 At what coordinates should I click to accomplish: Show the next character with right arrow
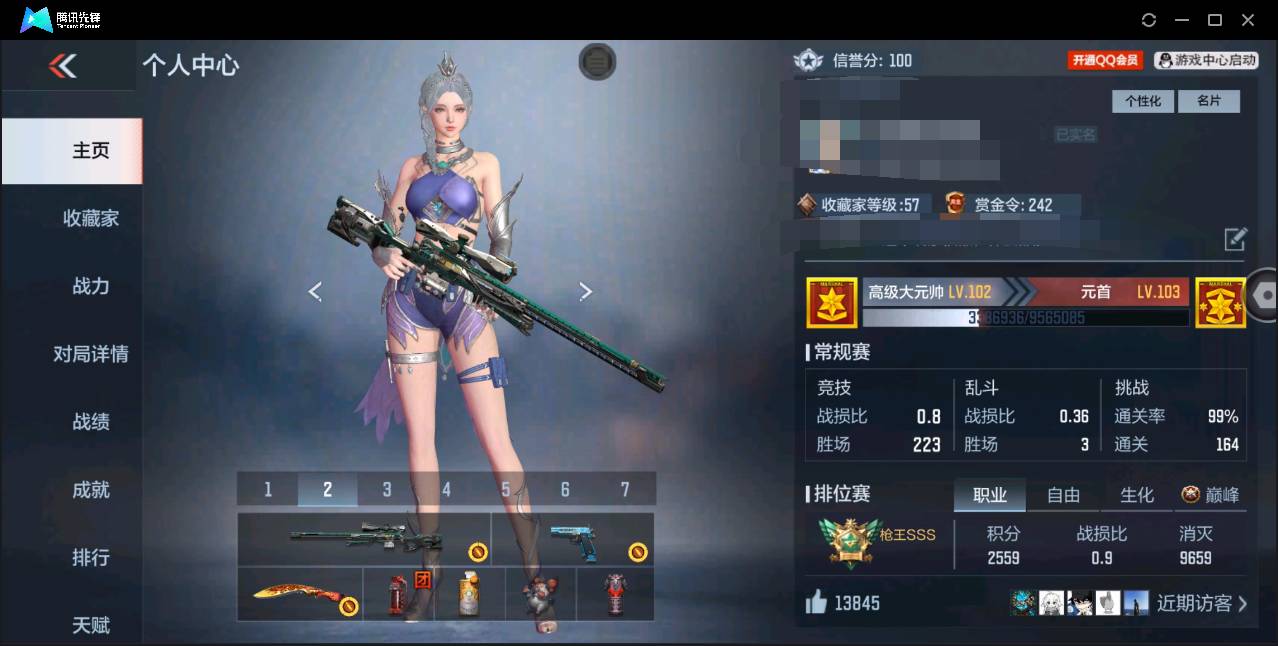[586, 291]
